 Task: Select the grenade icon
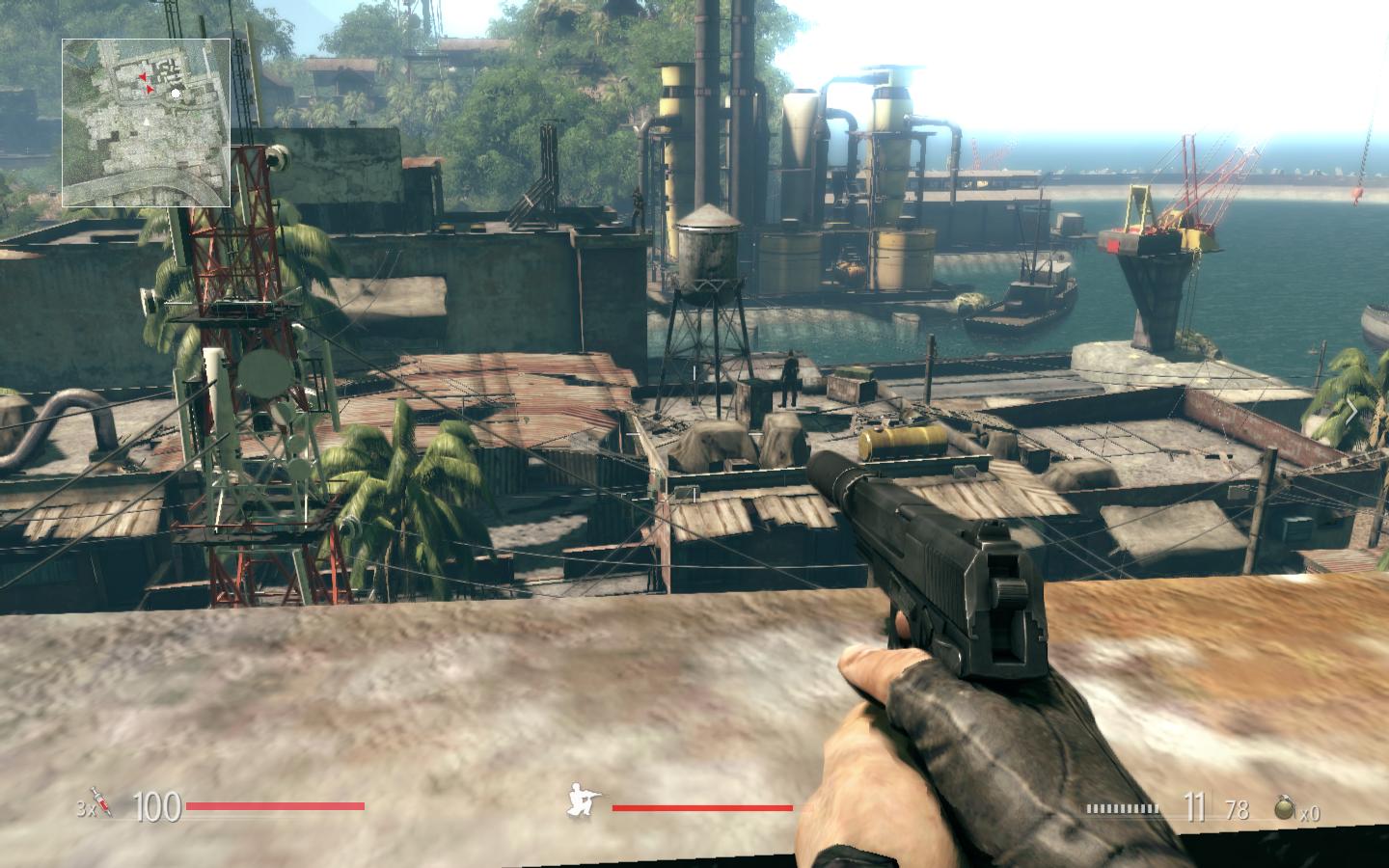1285,807
